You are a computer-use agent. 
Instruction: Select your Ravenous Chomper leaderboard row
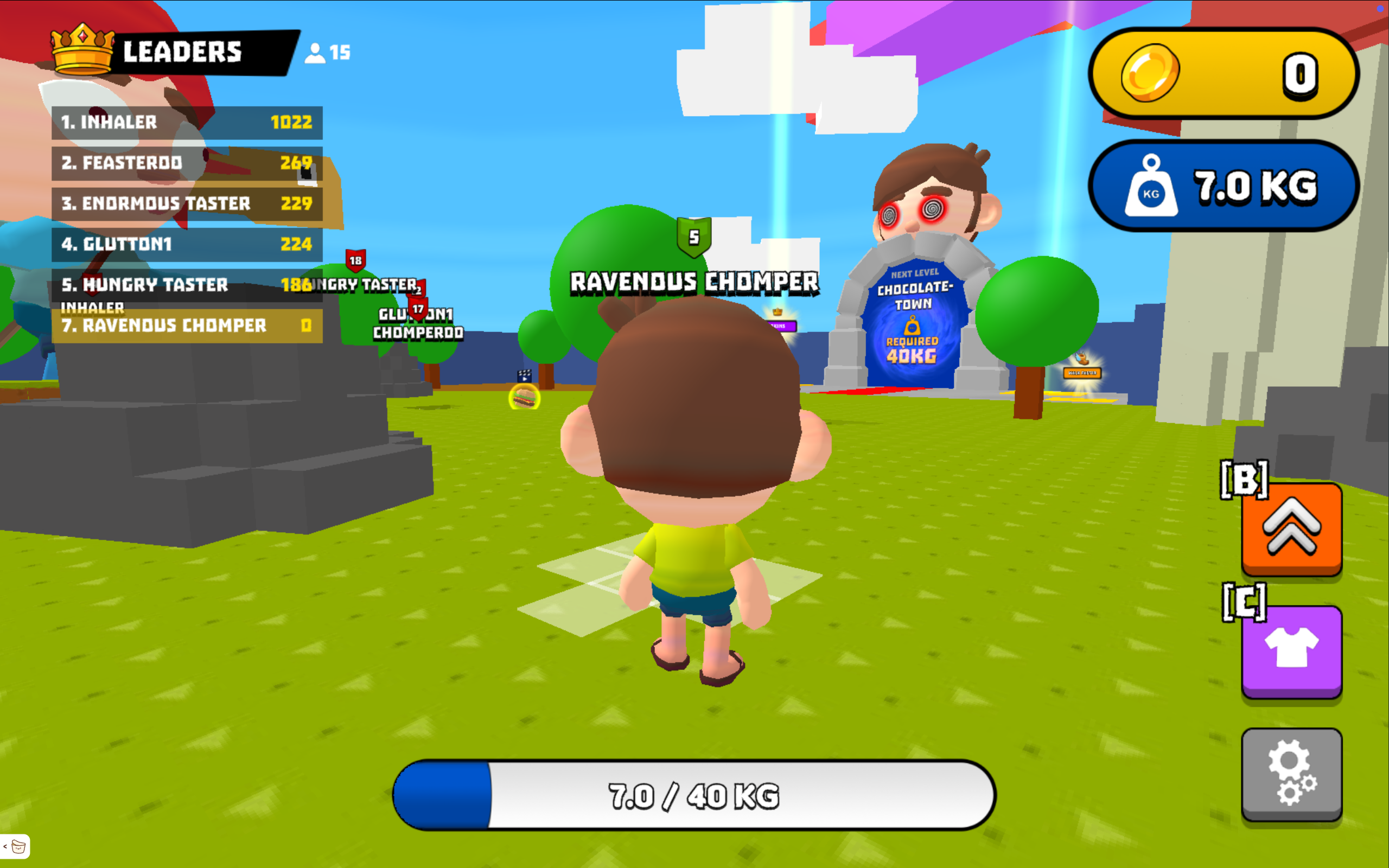click(x=187, y=326)
